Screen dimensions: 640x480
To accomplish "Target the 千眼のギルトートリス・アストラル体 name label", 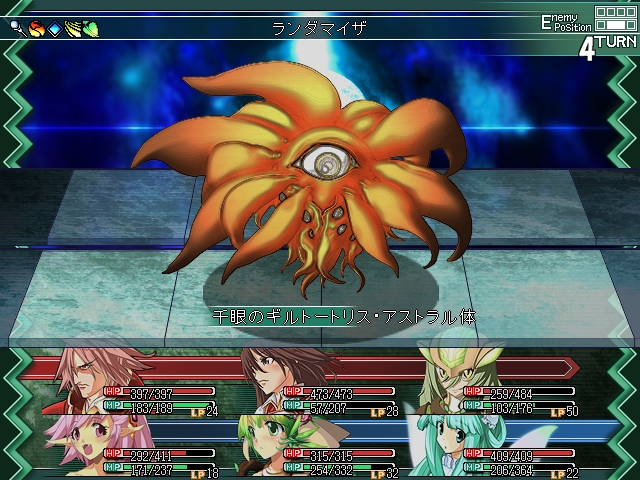I will click(343, 316).
